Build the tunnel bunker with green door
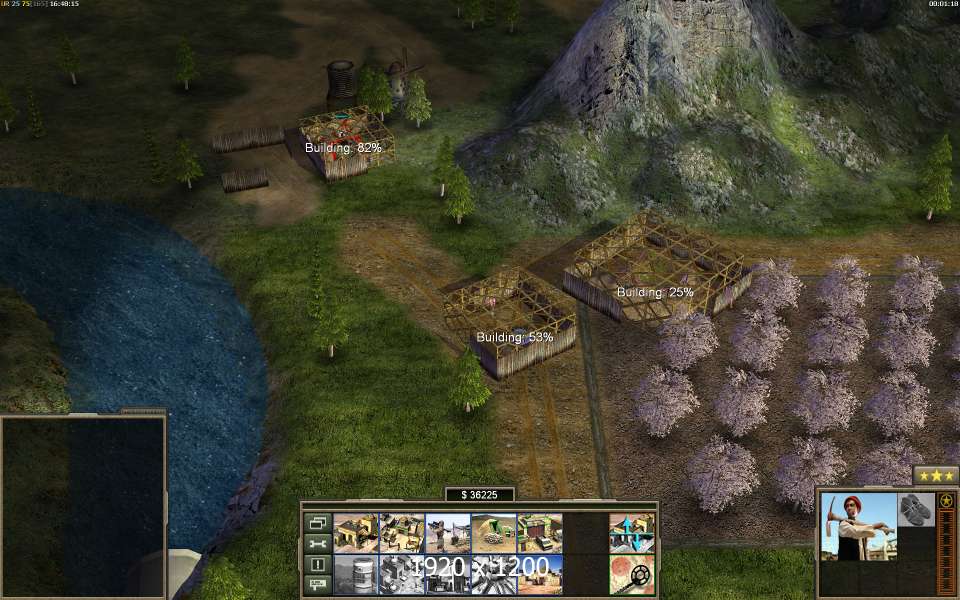Viewport: 960px width, 600px height. 493,533
